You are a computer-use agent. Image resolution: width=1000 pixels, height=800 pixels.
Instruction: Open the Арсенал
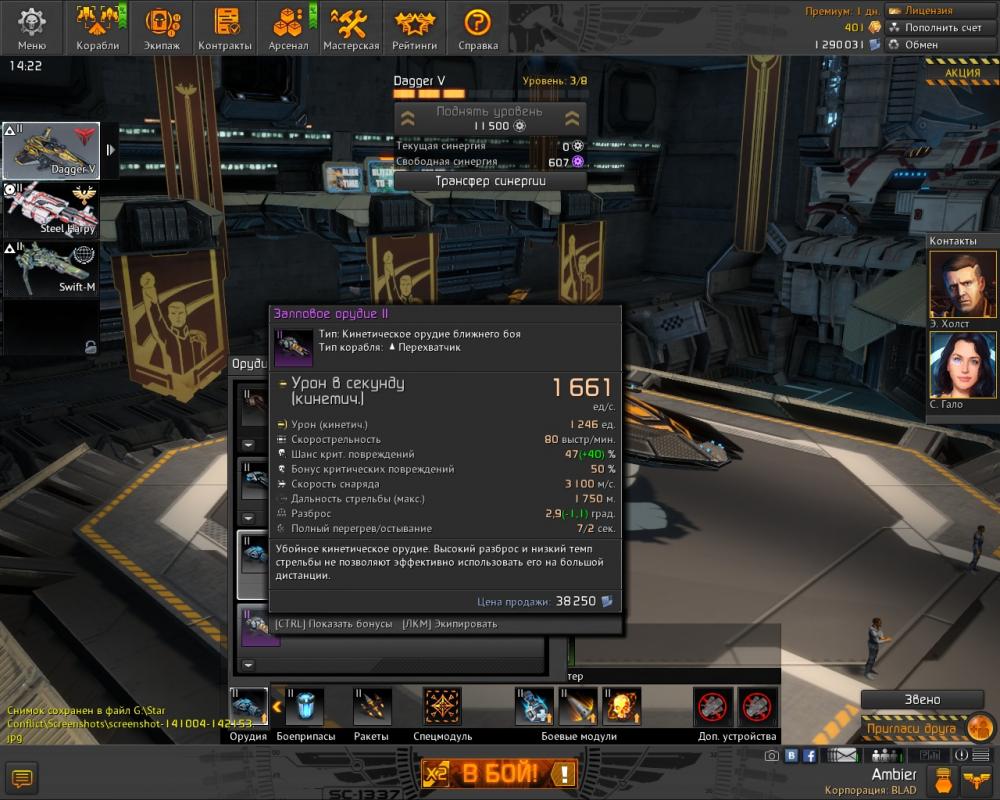pyautogui.click(x=288, y=28)
